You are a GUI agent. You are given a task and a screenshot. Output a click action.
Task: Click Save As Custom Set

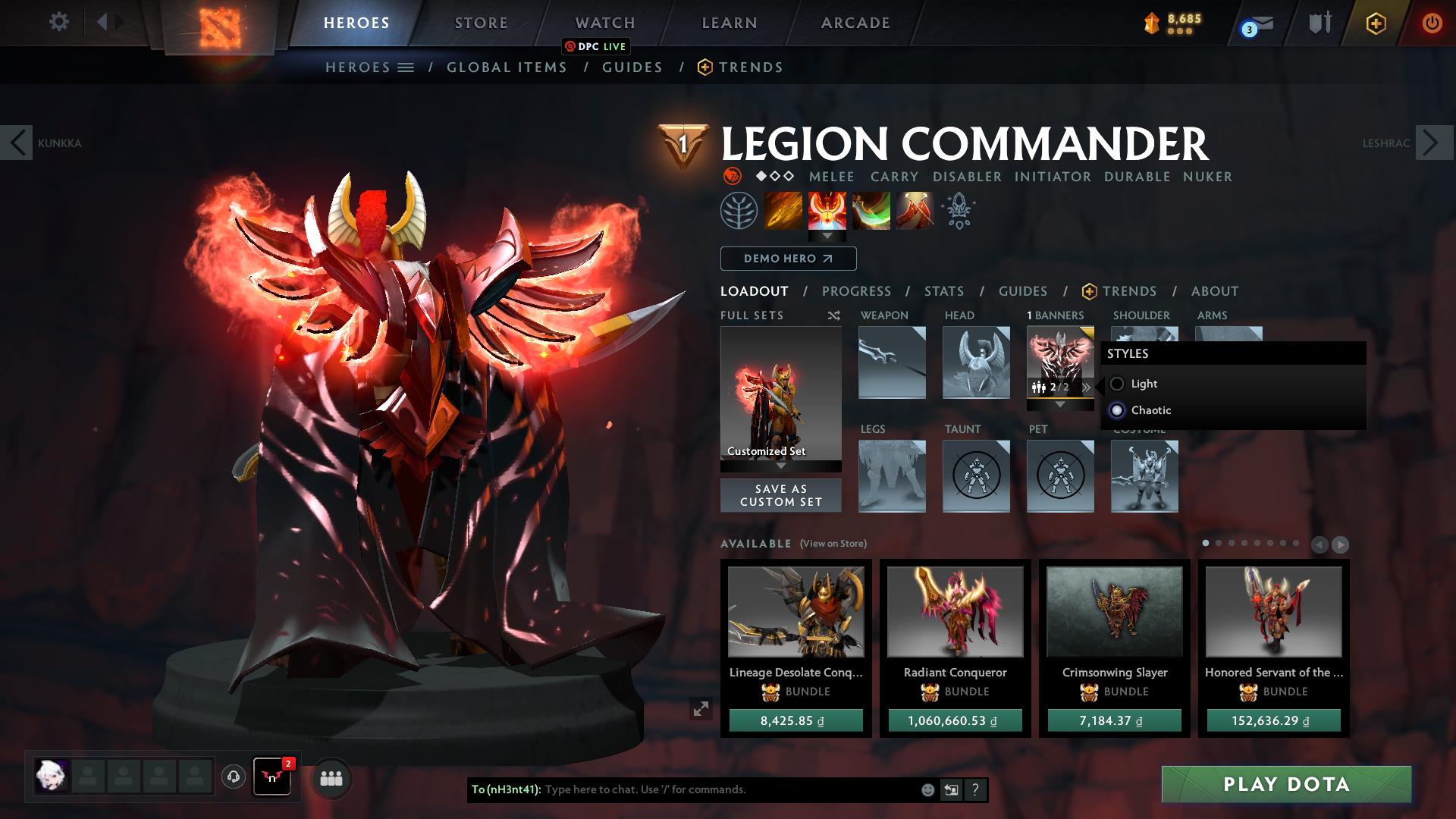point(780,494)
